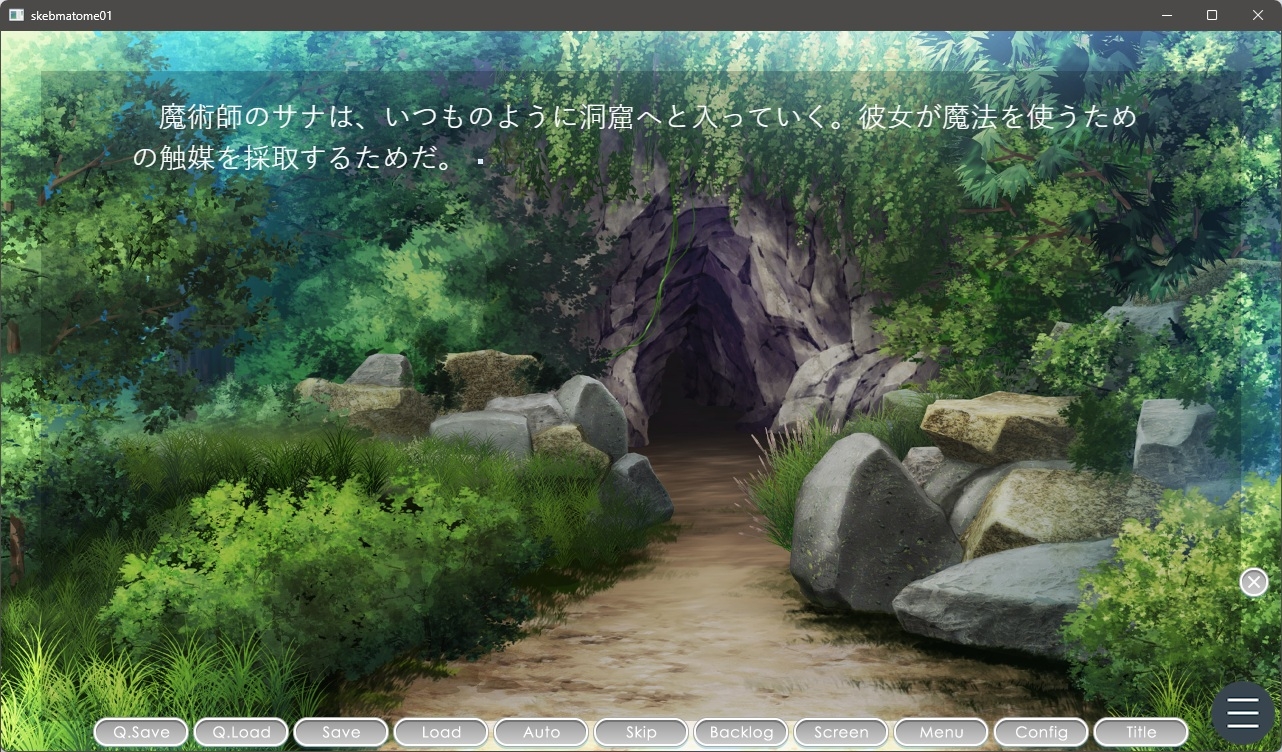Quick load the last save via Q.Load
The image size is (1282, 752).
(240, 732)
